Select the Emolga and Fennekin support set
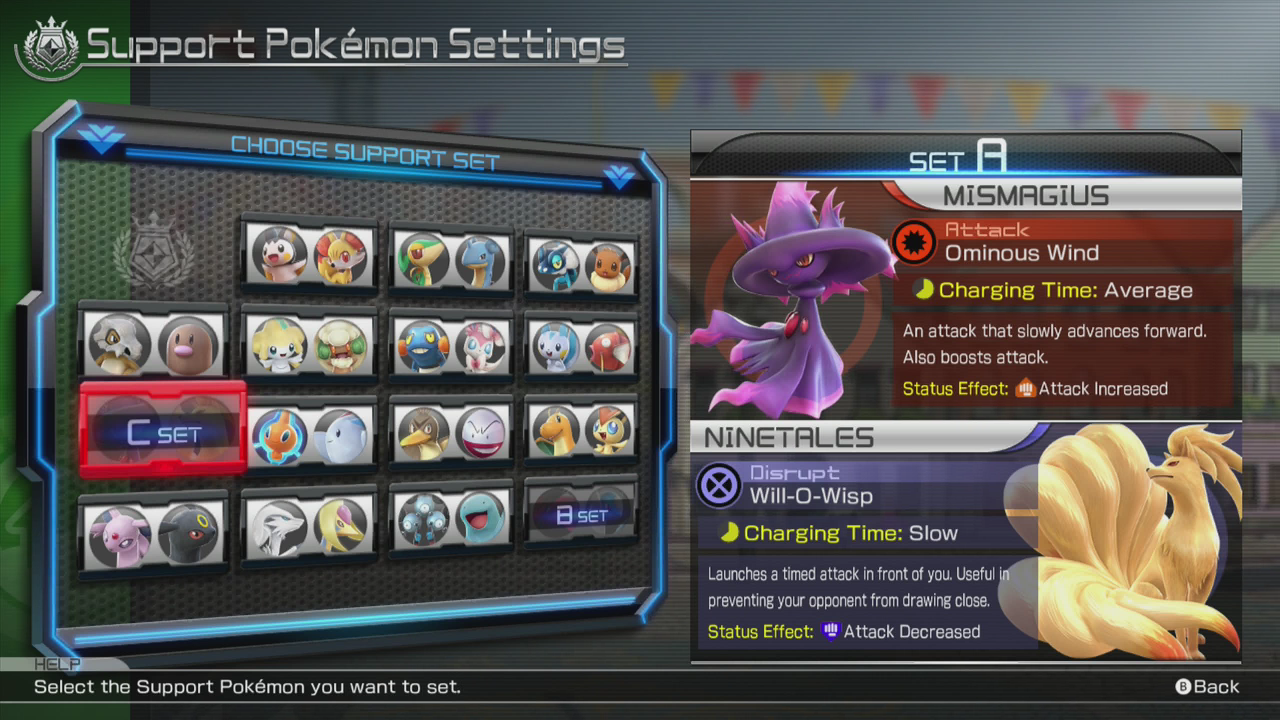Screen dimensions: 1280x720 (x=310, y=256)
